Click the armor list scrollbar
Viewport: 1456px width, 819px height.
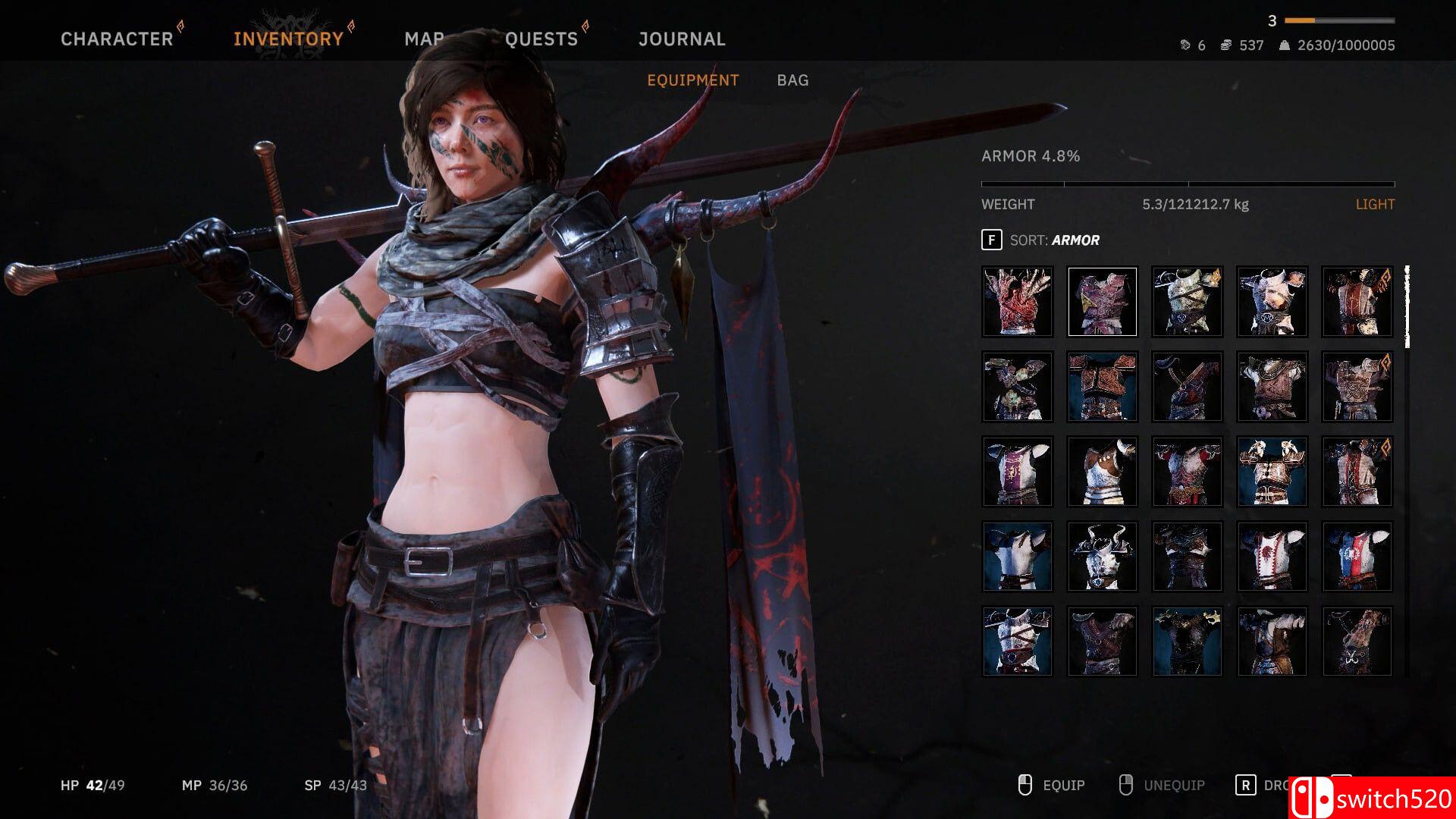click(1407, 307)
